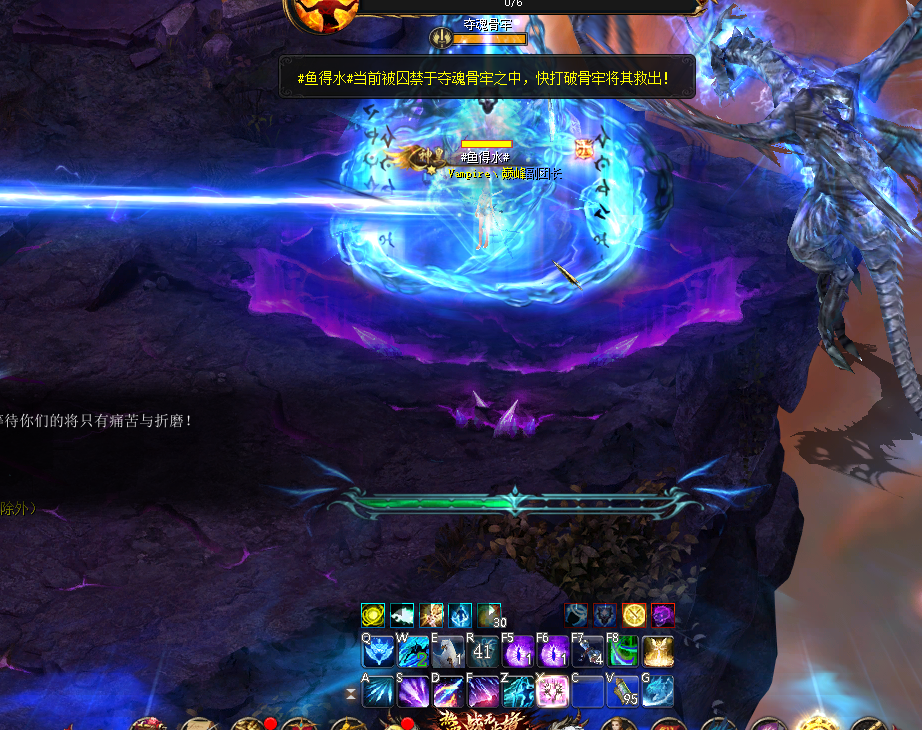Activate the Q slot blue winged crest skill
Image resolution: width=922 pixels, height=730 pixels.
(378, 653)
